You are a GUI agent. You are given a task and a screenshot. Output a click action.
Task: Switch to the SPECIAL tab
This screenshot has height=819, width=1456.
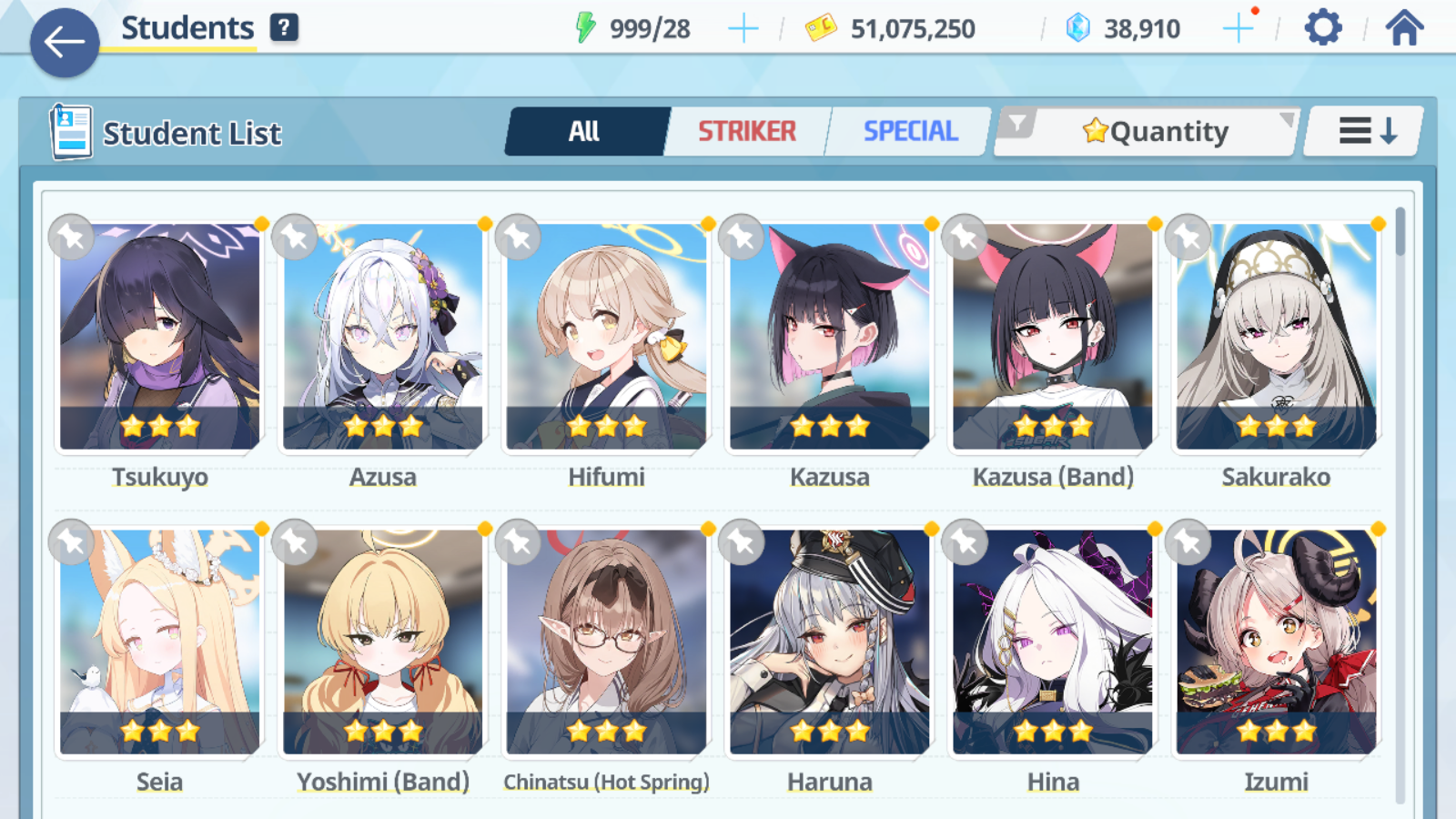click(910, 132)
